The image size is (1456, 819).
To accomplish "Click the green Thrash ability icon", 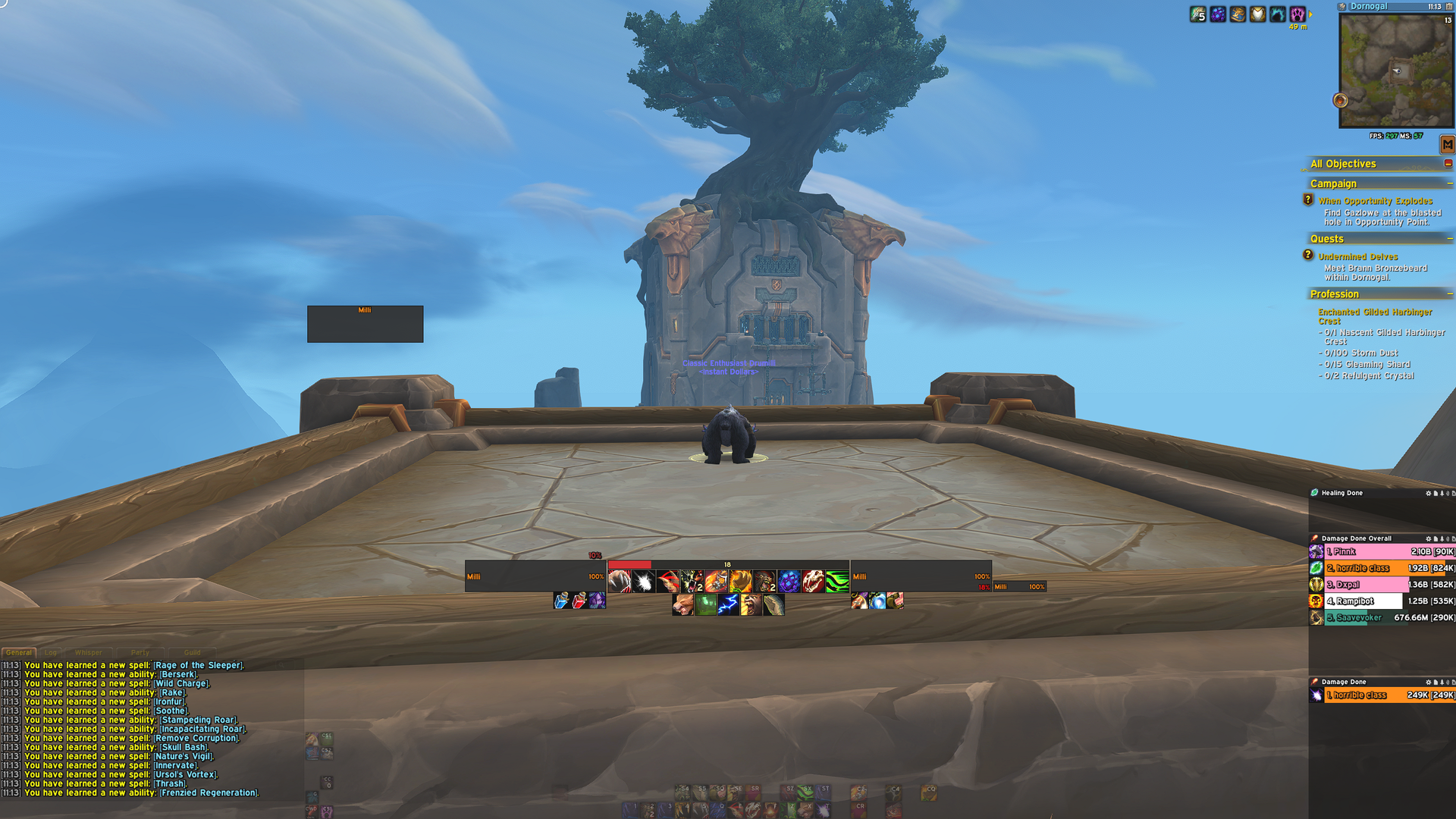I will pos(836,581).
